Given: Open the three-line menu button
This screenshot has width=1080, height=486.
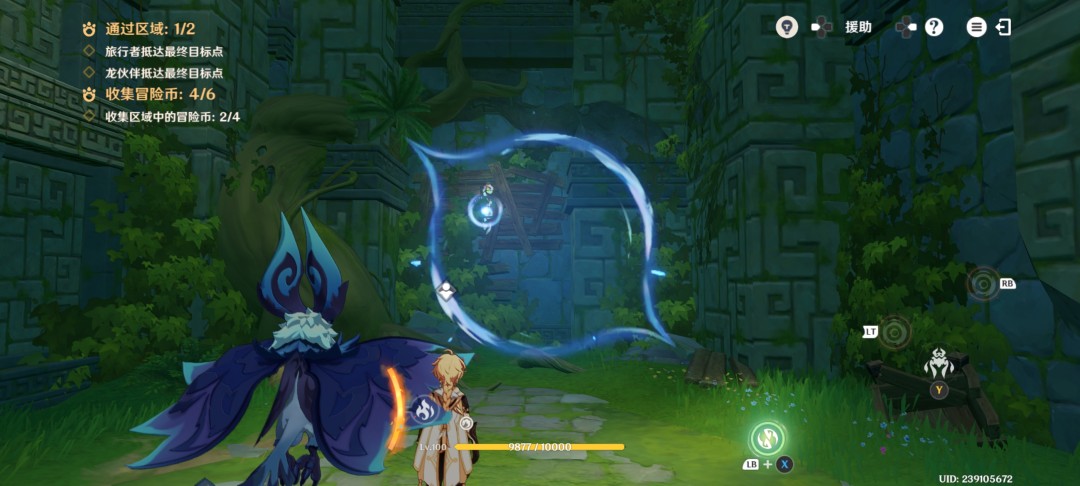Looking at the screenshot, I should pos(976,27).
